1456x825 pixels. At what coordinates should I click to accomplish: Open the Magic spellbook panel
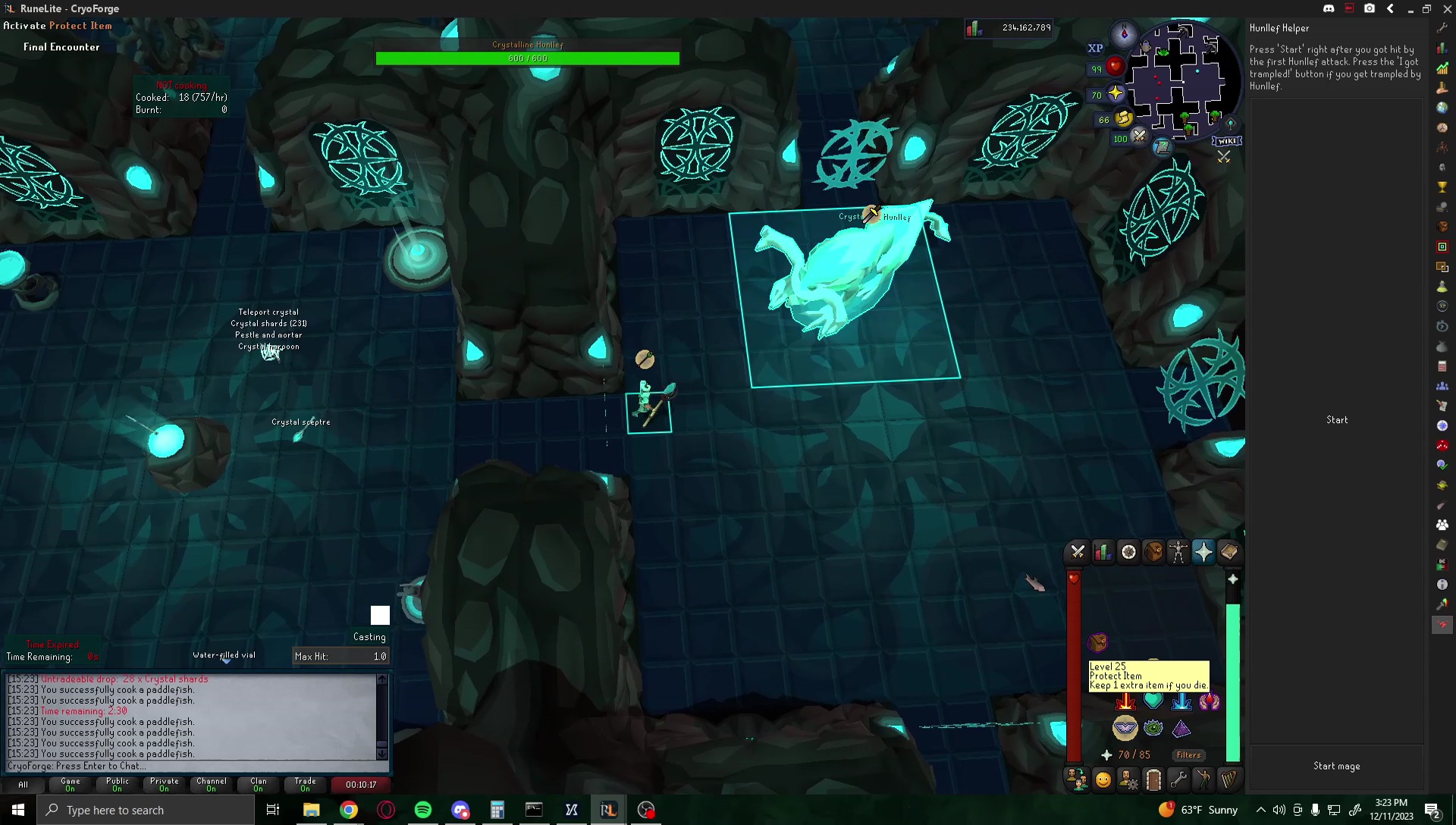click(1228, 551)
